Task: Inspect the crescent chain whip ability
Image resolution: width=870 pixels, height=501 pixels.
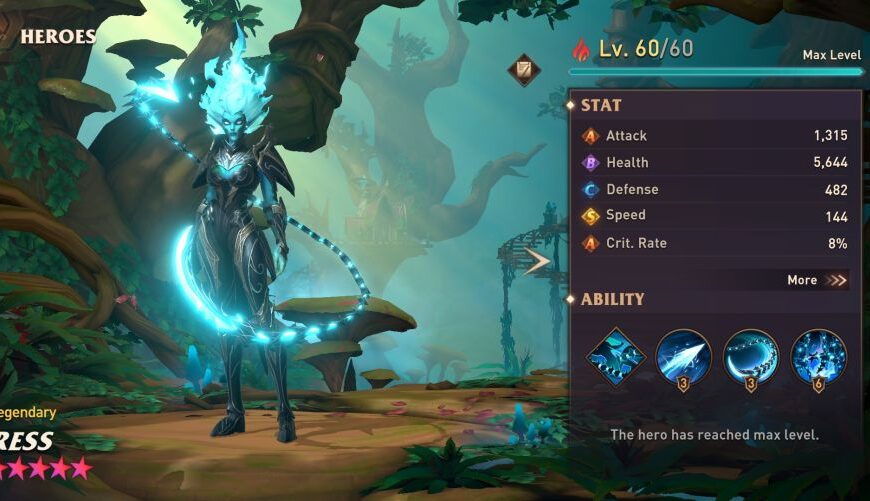Action: coord(751,357)
